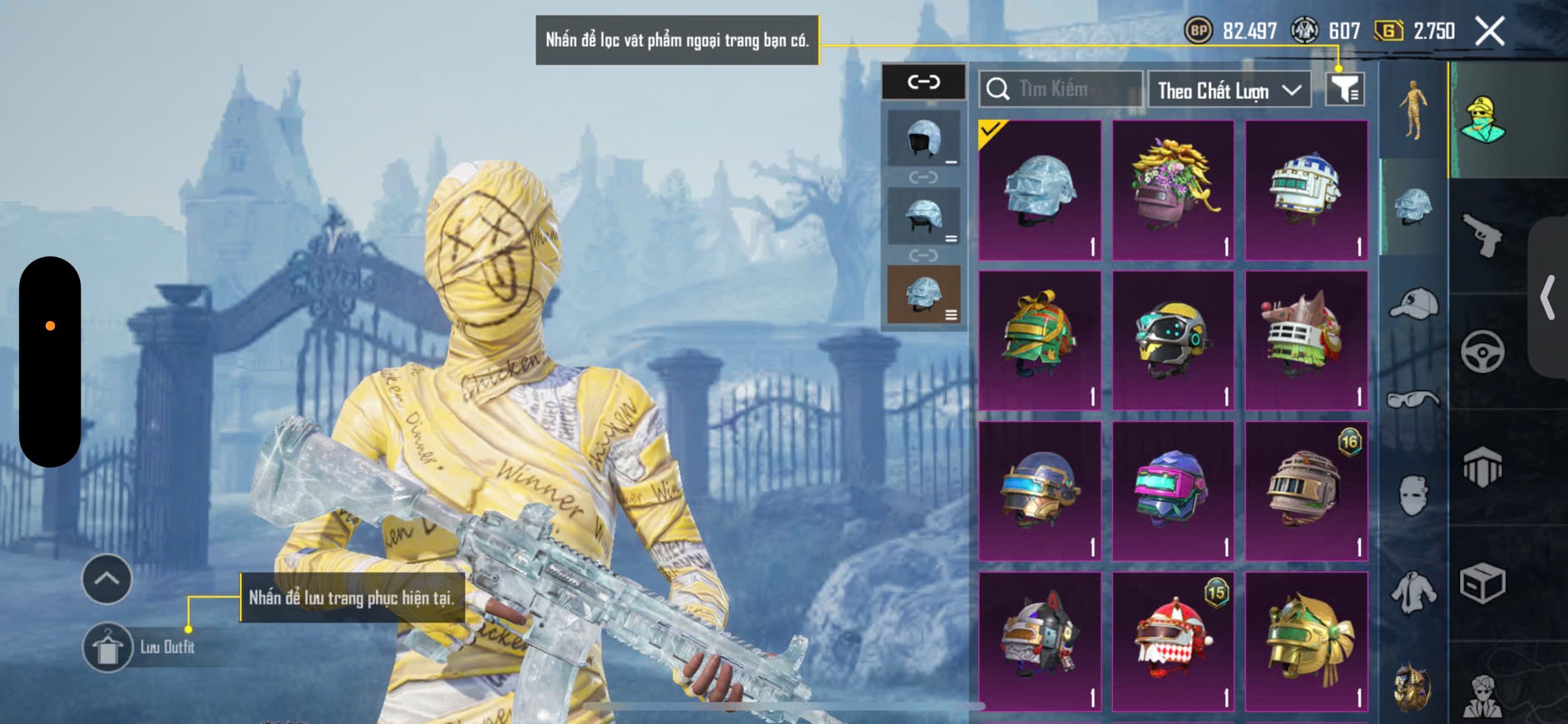Toggle the link chain button above helmet levels
1568x724 pixels.
pos(923,82)
